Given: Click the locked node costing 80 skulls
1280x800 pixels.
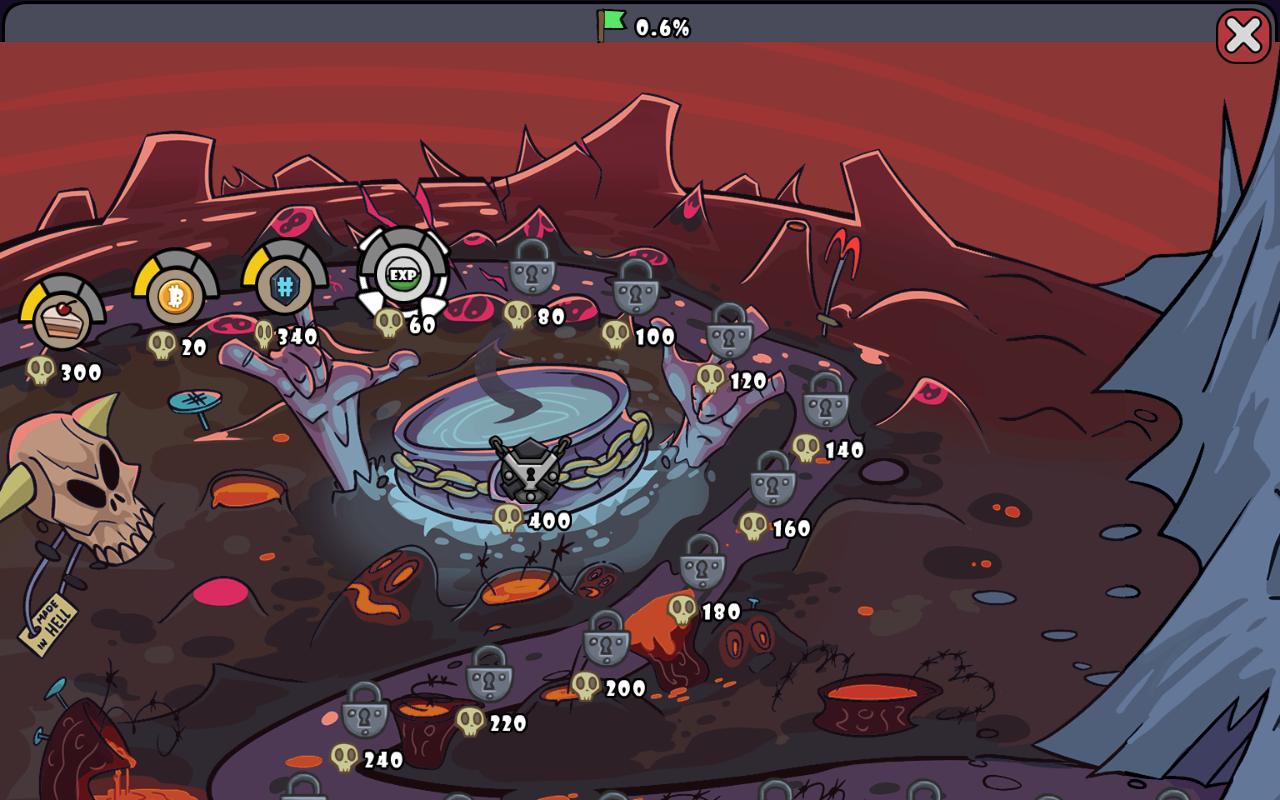Looking at the screenshot, I should point(532,268).
